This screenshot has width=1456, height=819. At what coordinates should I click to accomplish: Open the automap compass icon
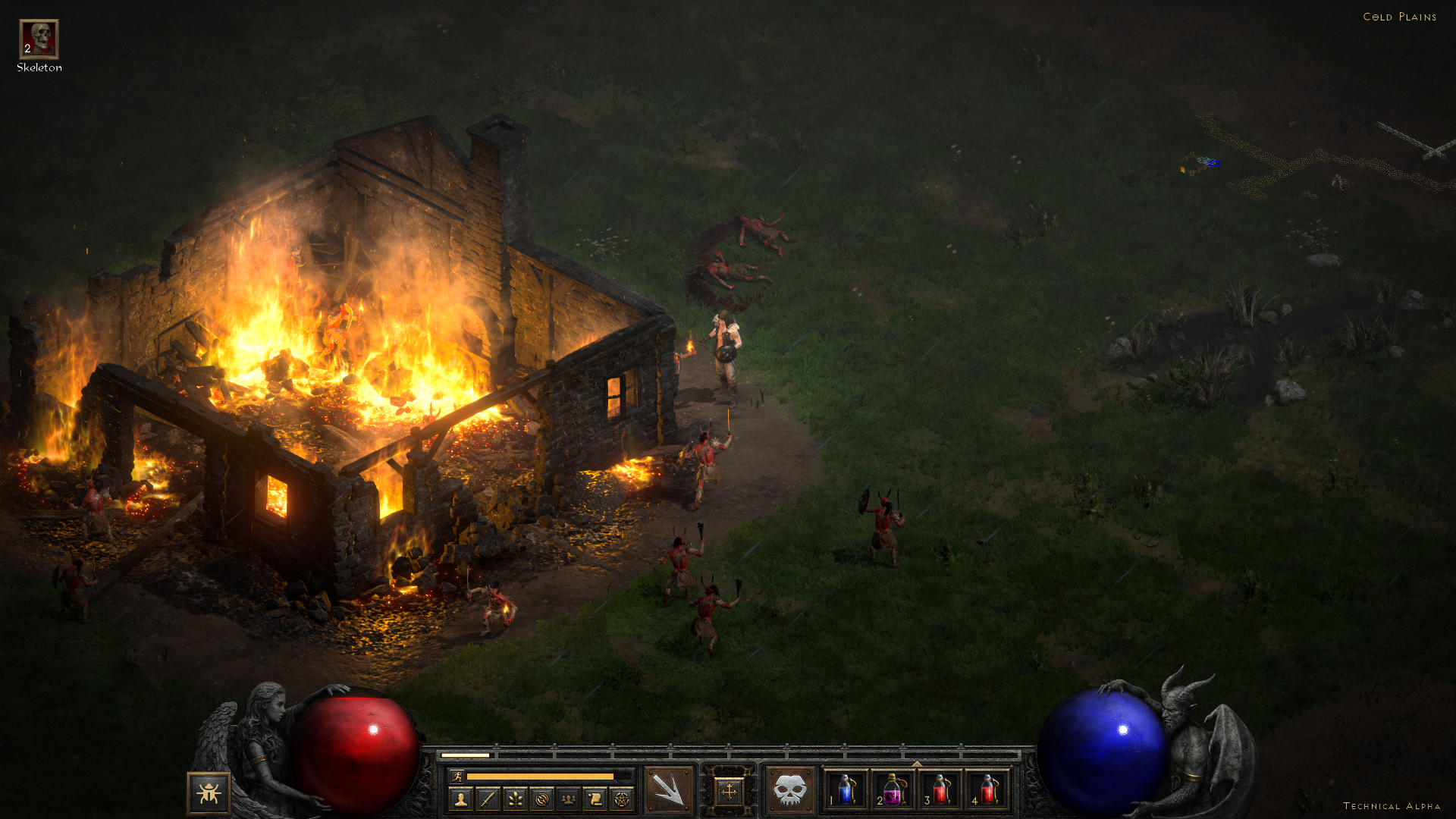[x=541, y=799]
